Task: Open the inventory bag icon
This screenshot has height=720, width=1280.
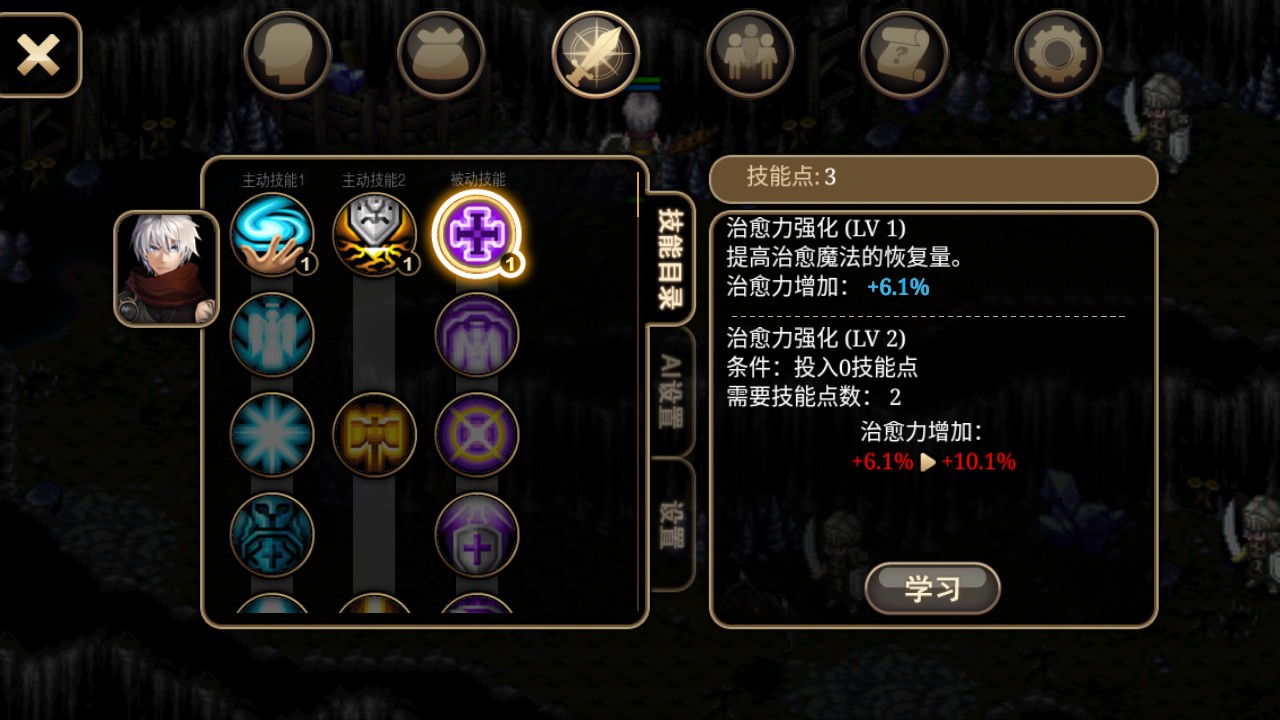Action: [441, 55]
